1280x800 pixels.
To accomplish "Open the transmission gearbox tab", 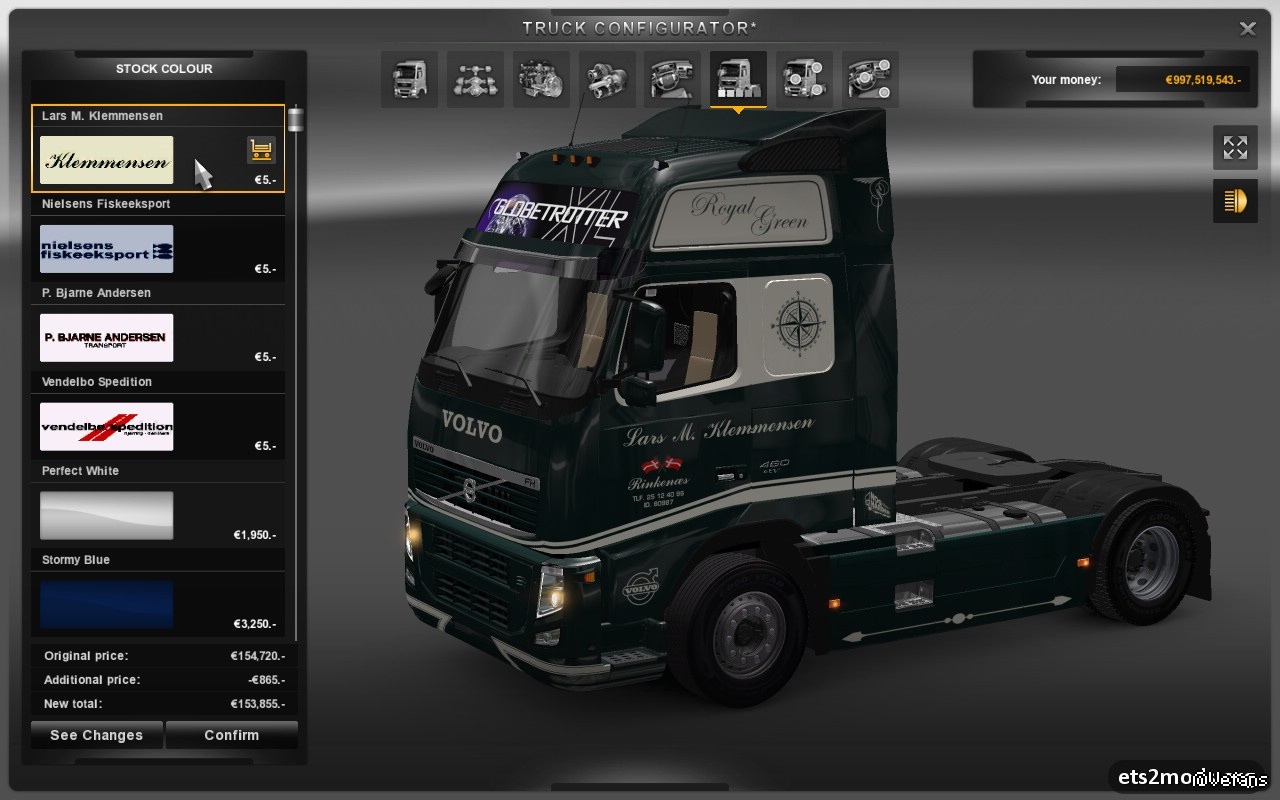I will (x=607, y=79).
